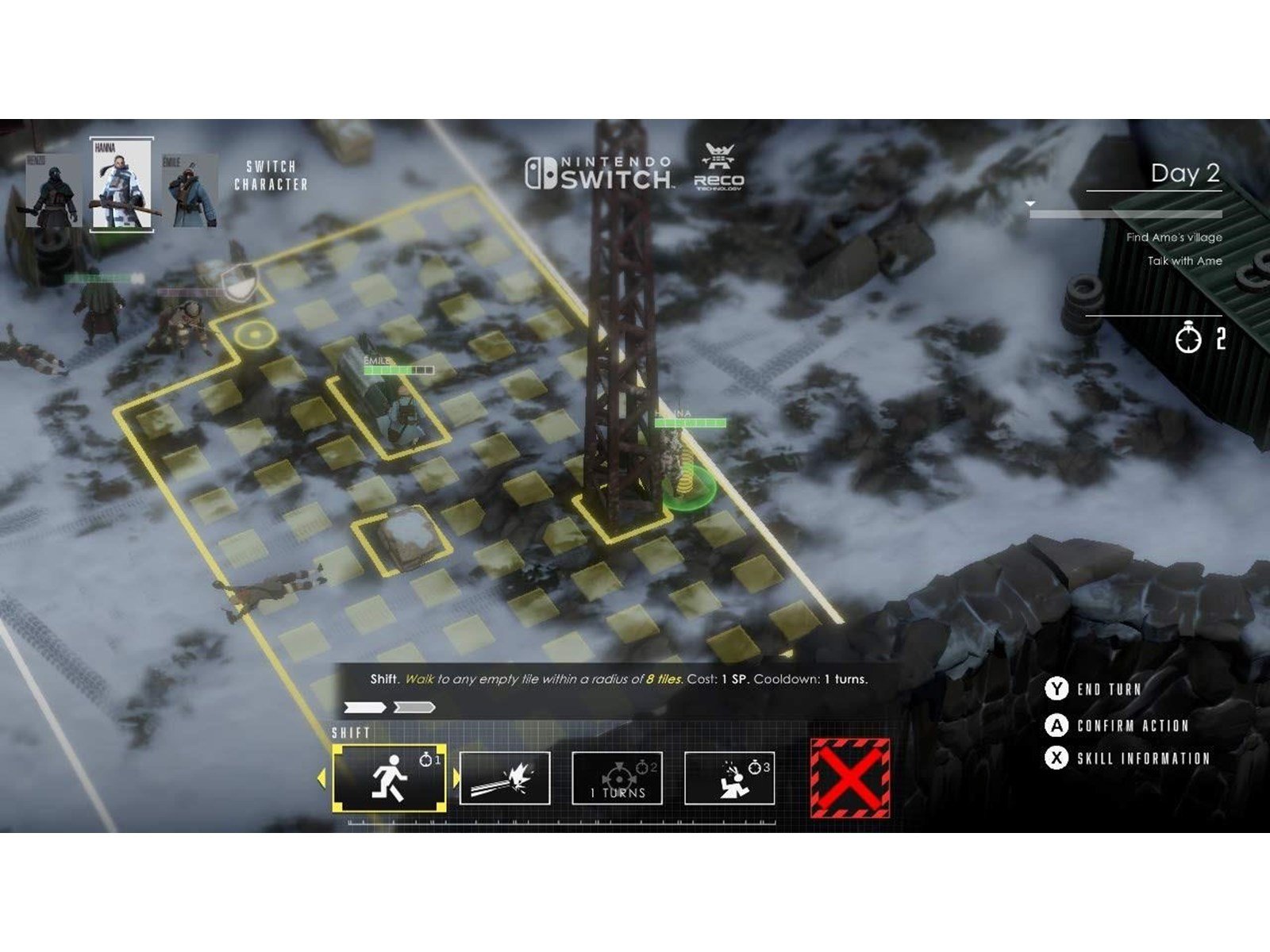Select the Renzo character portrait

click(x=52, y=189)
